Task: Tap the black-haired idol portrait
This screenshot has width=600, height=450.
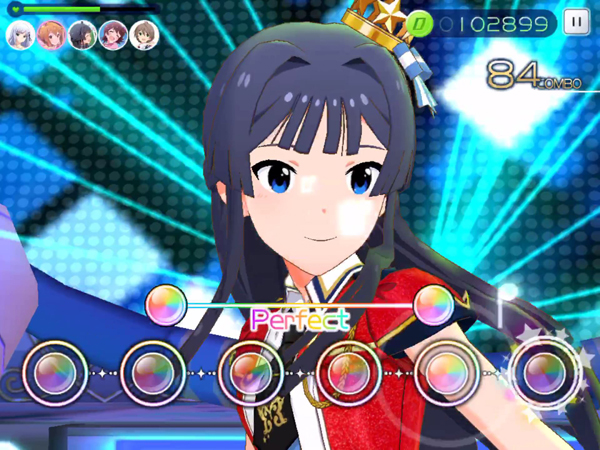Action: pos(82,35)
